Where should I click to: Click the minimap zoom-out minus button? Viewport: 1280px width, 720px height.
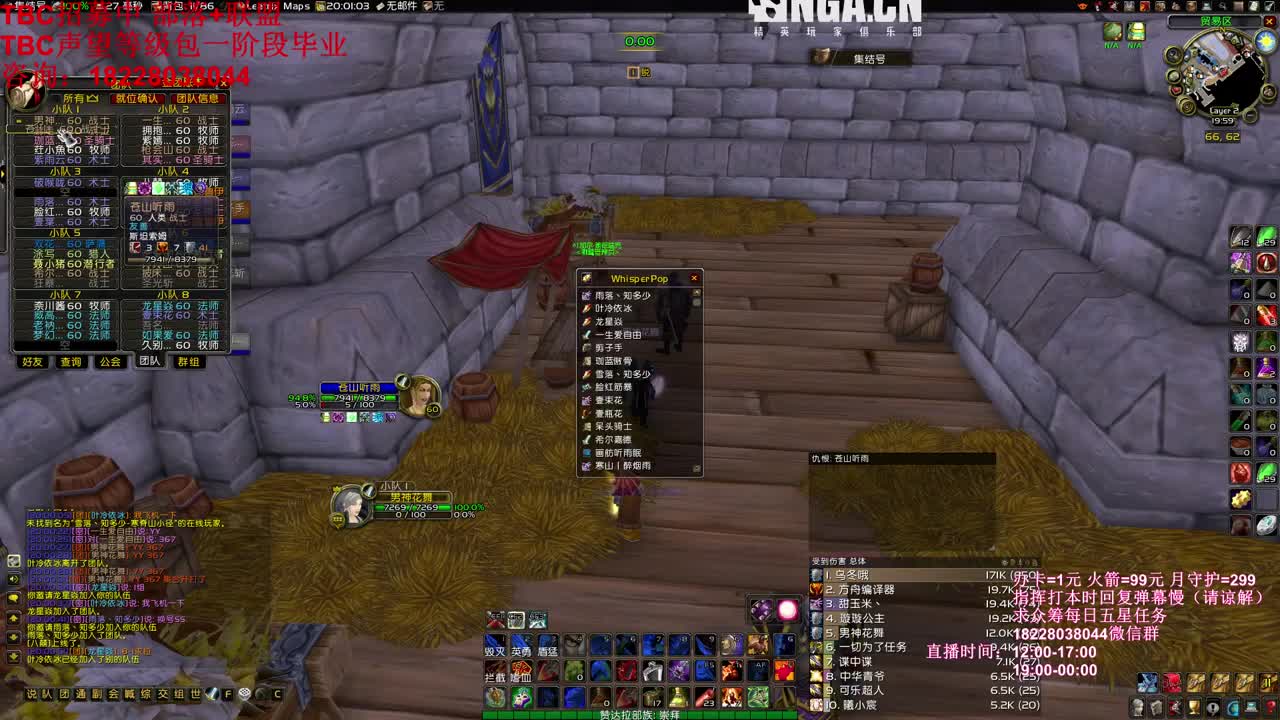pos(1249,115)
